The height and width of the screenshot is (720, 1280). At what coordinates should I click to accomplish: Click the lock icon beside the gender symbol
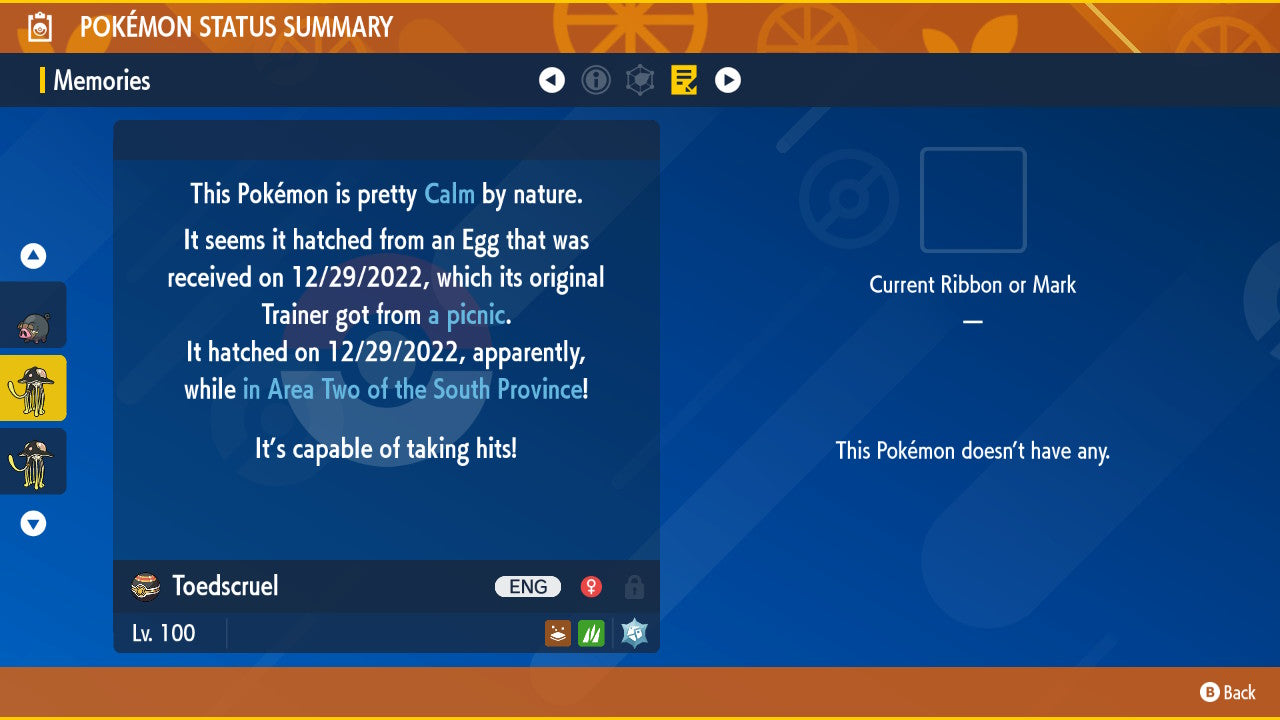[634, 587]
